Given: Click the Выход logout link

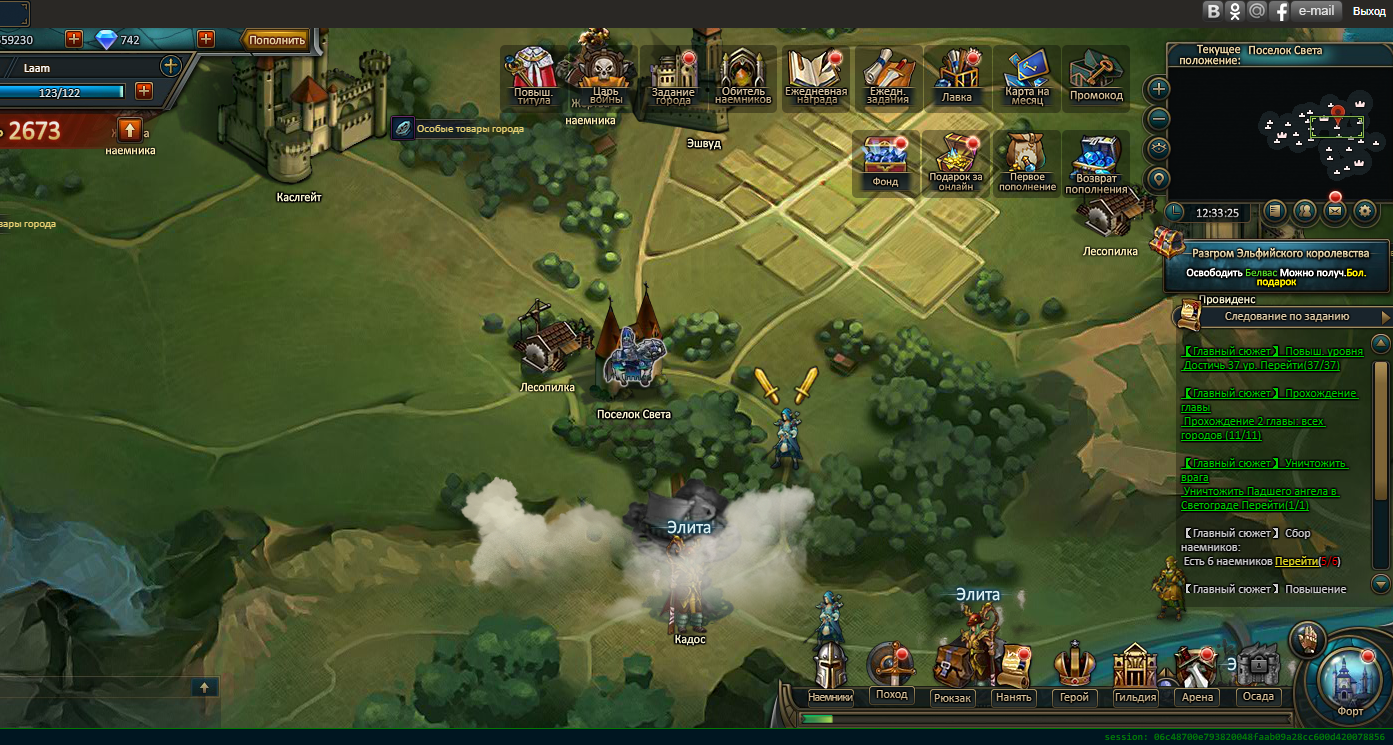Looking at the screenshot, I should coord(1369,11).
